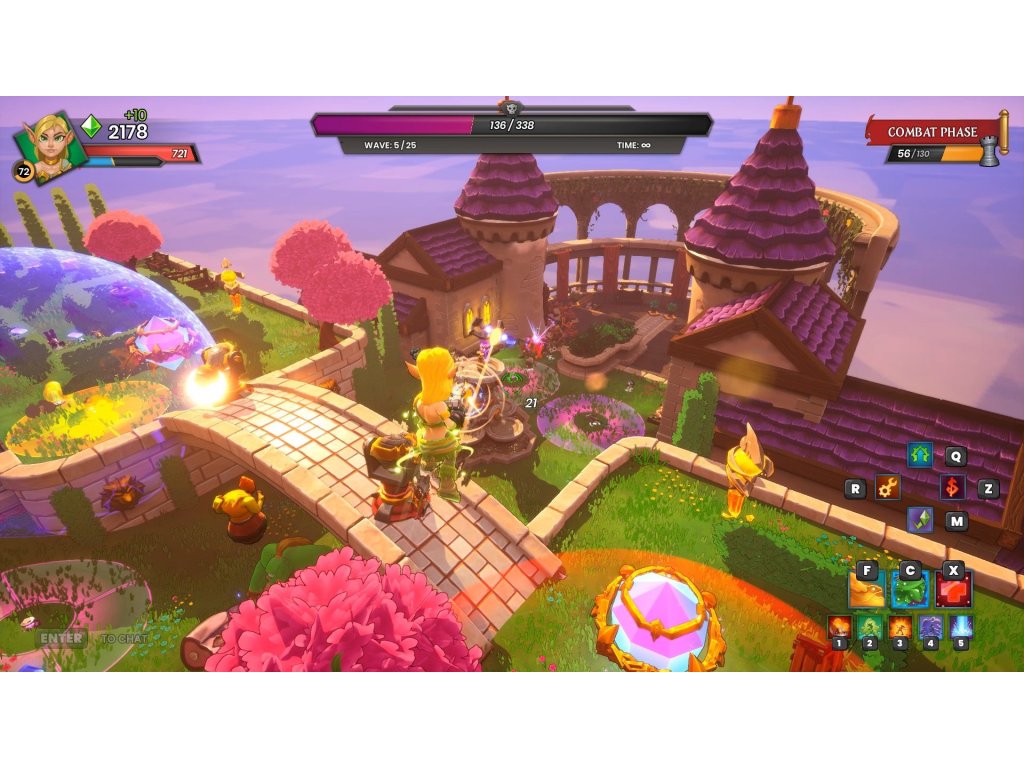The width and height of the screenshot is (1024, 768).
Task: Click the blonde elf hero portrait
Action: click(48, 145)
